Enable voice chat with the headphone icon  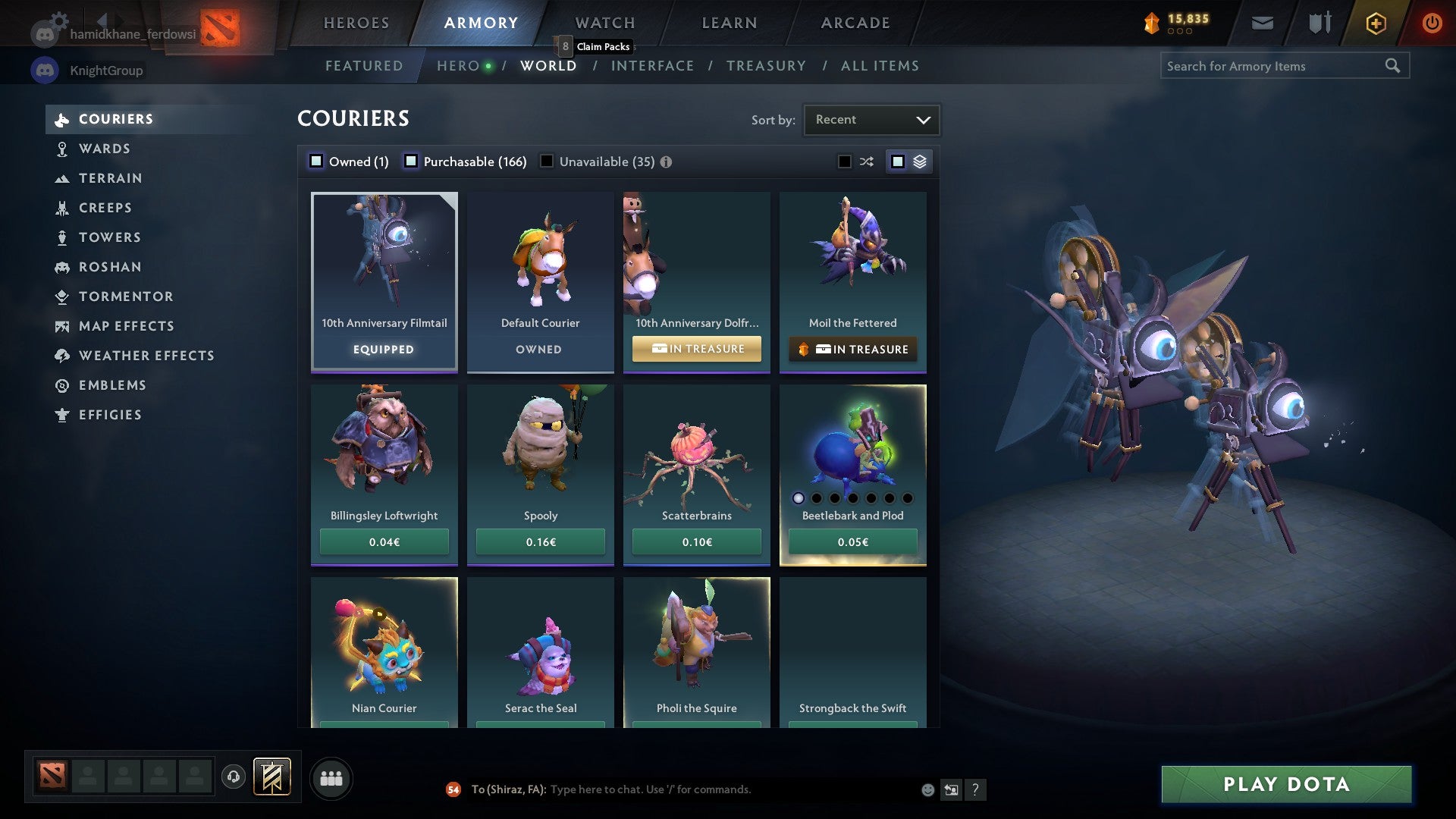(x=233, y=777)
